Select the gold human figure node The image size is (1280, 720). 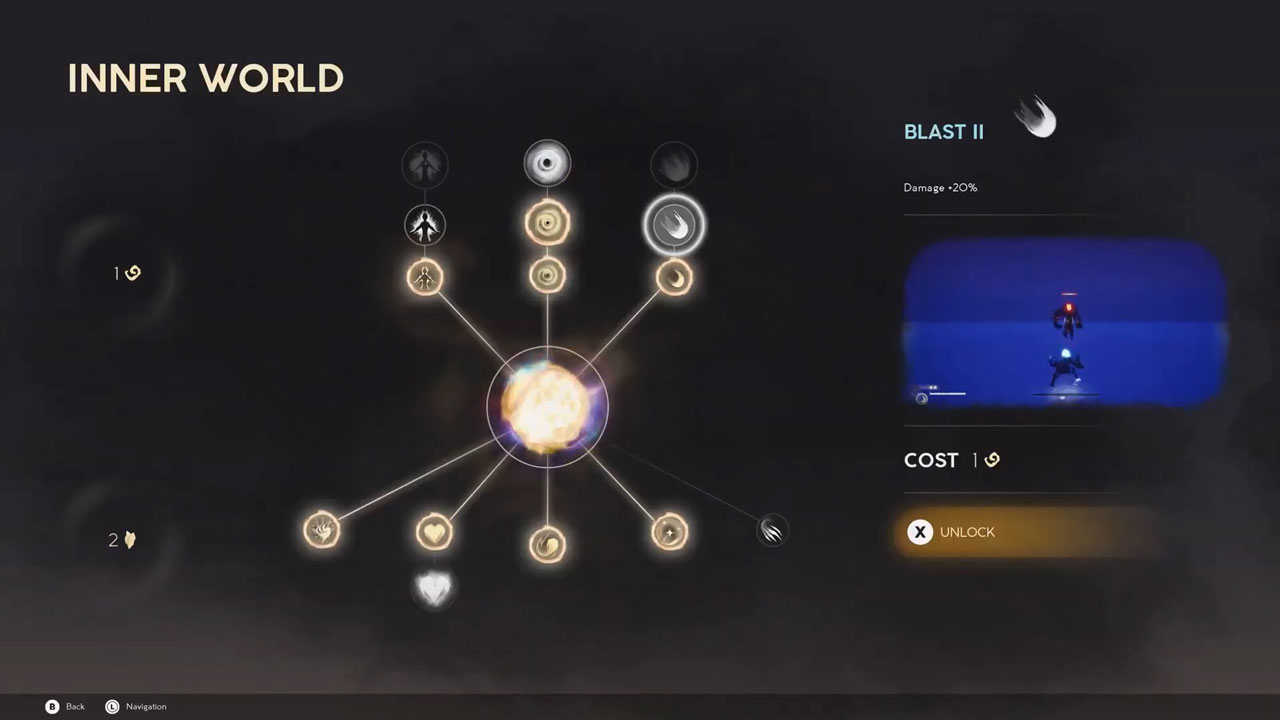(x=425, y=277)
